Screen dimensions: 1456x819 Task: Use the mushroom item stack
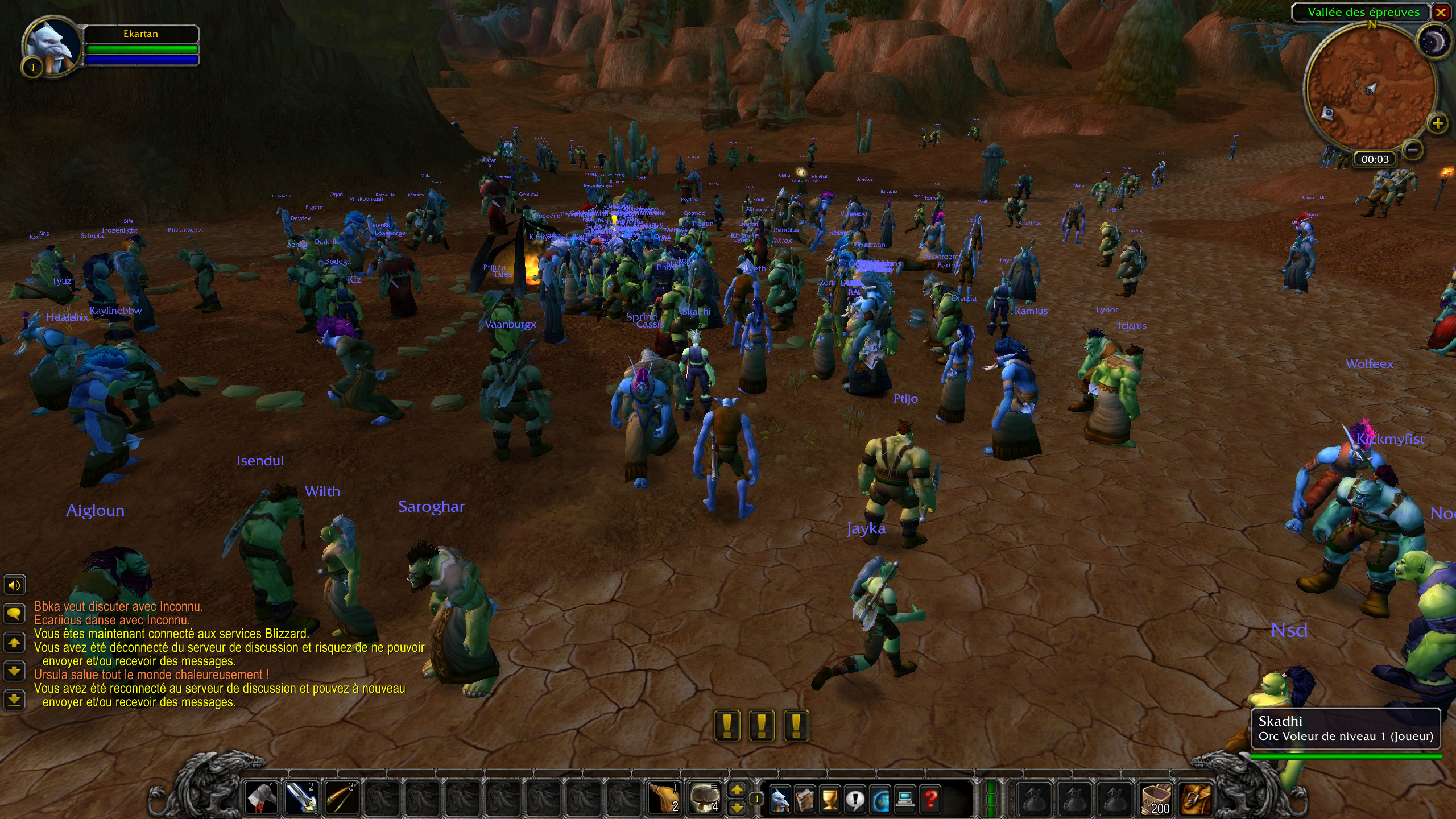click(x=704, y=797)
